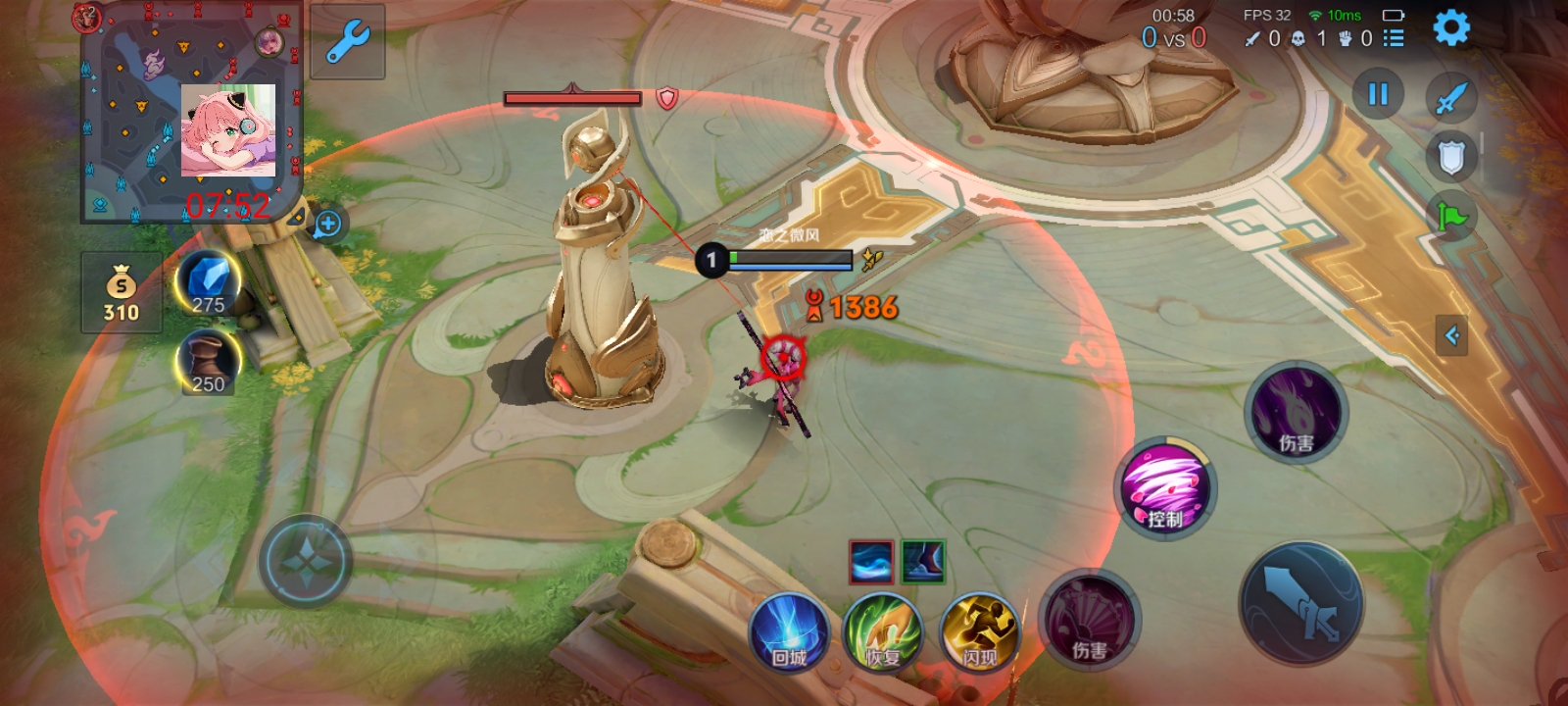Hit the large sword basic attack button

1300,603
